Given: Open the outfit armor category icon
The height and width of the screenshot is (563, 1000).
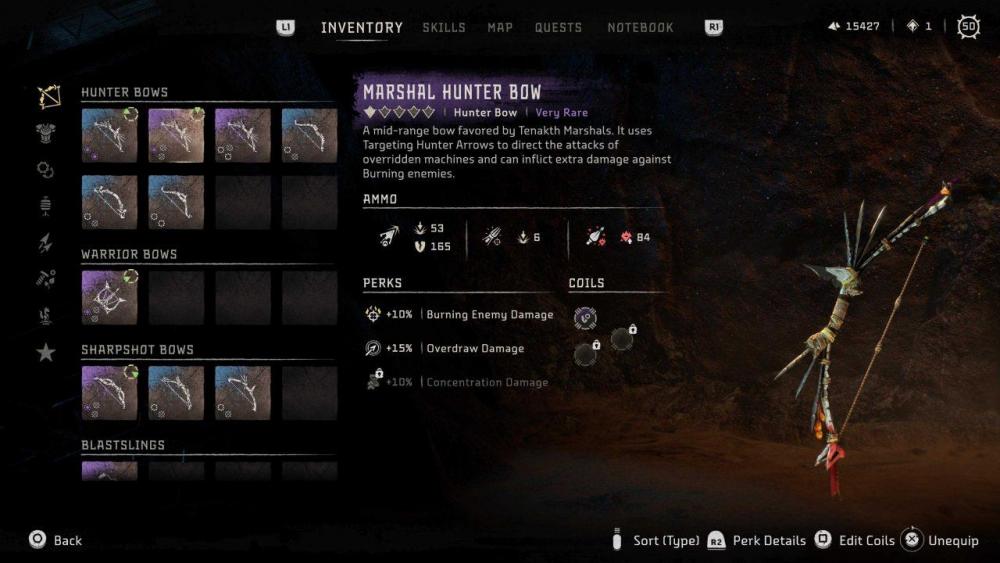Looking at the screenshot, I should tap(46, 133).
